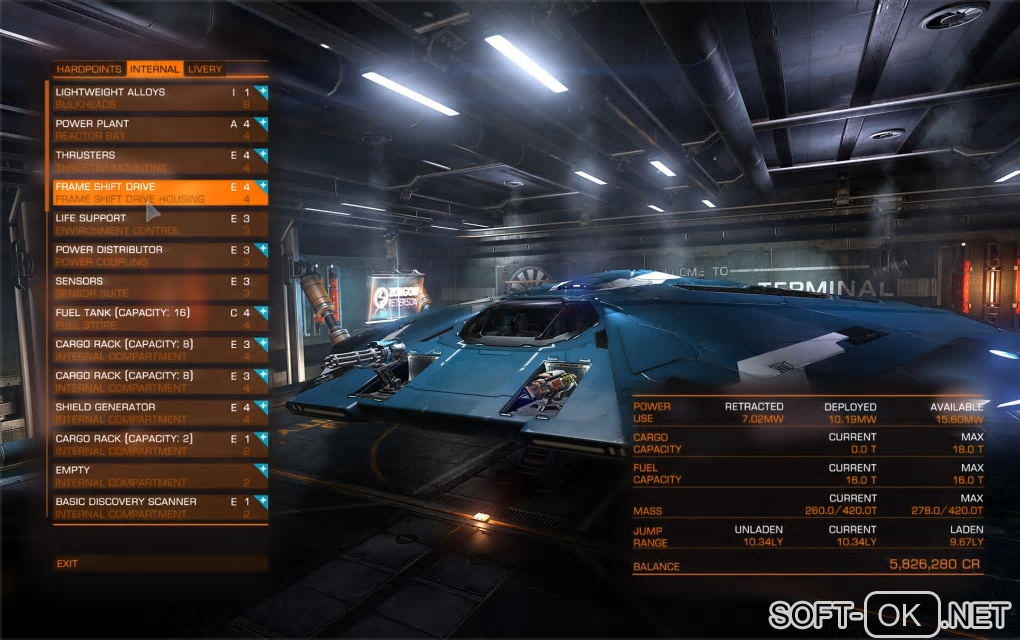Exit the outfitting menu

pyautogui.click(x=67, y=564)
